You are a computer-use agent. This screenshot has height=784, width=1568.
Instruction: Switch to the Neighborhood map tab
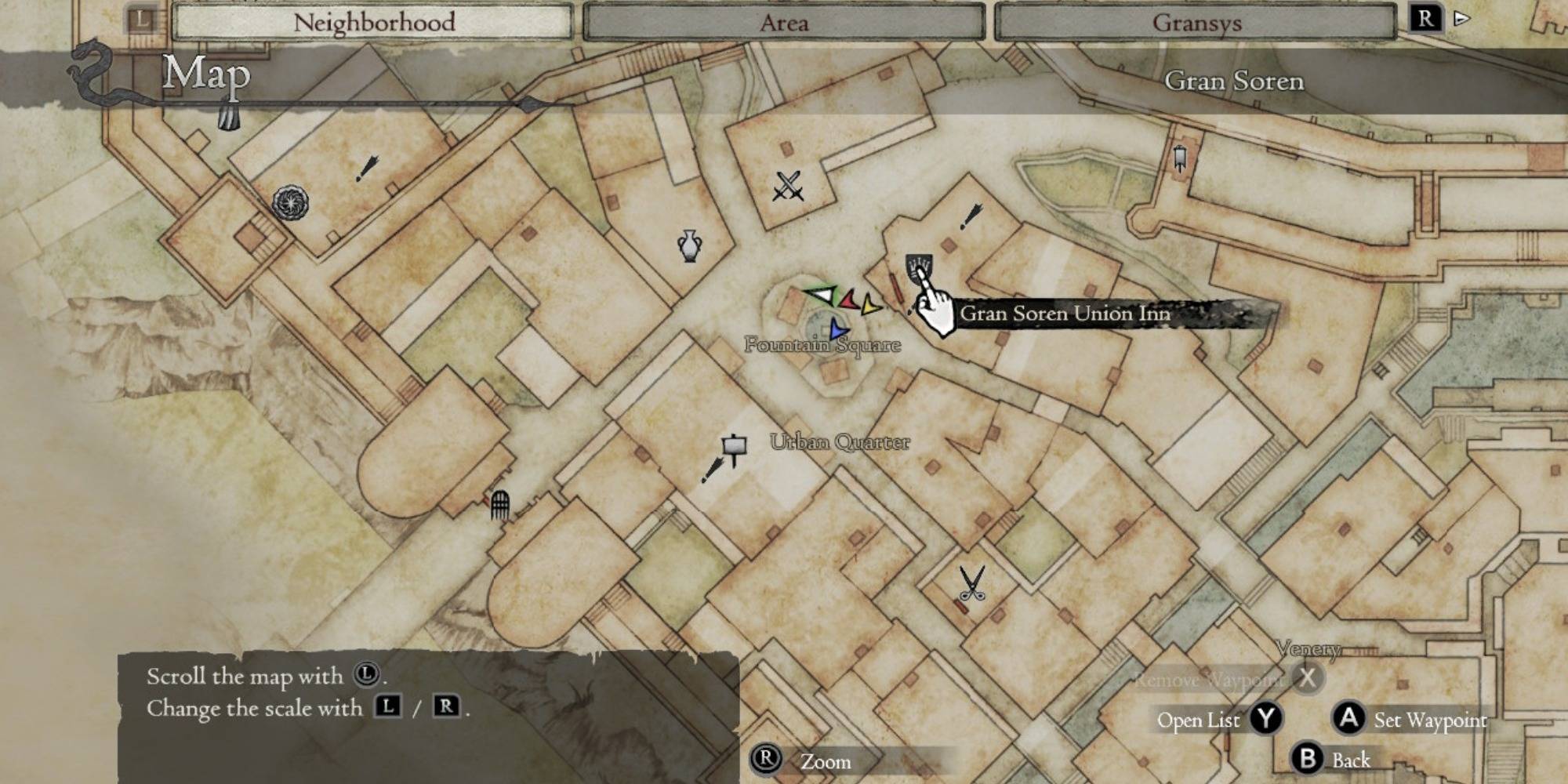pos(373,22)
